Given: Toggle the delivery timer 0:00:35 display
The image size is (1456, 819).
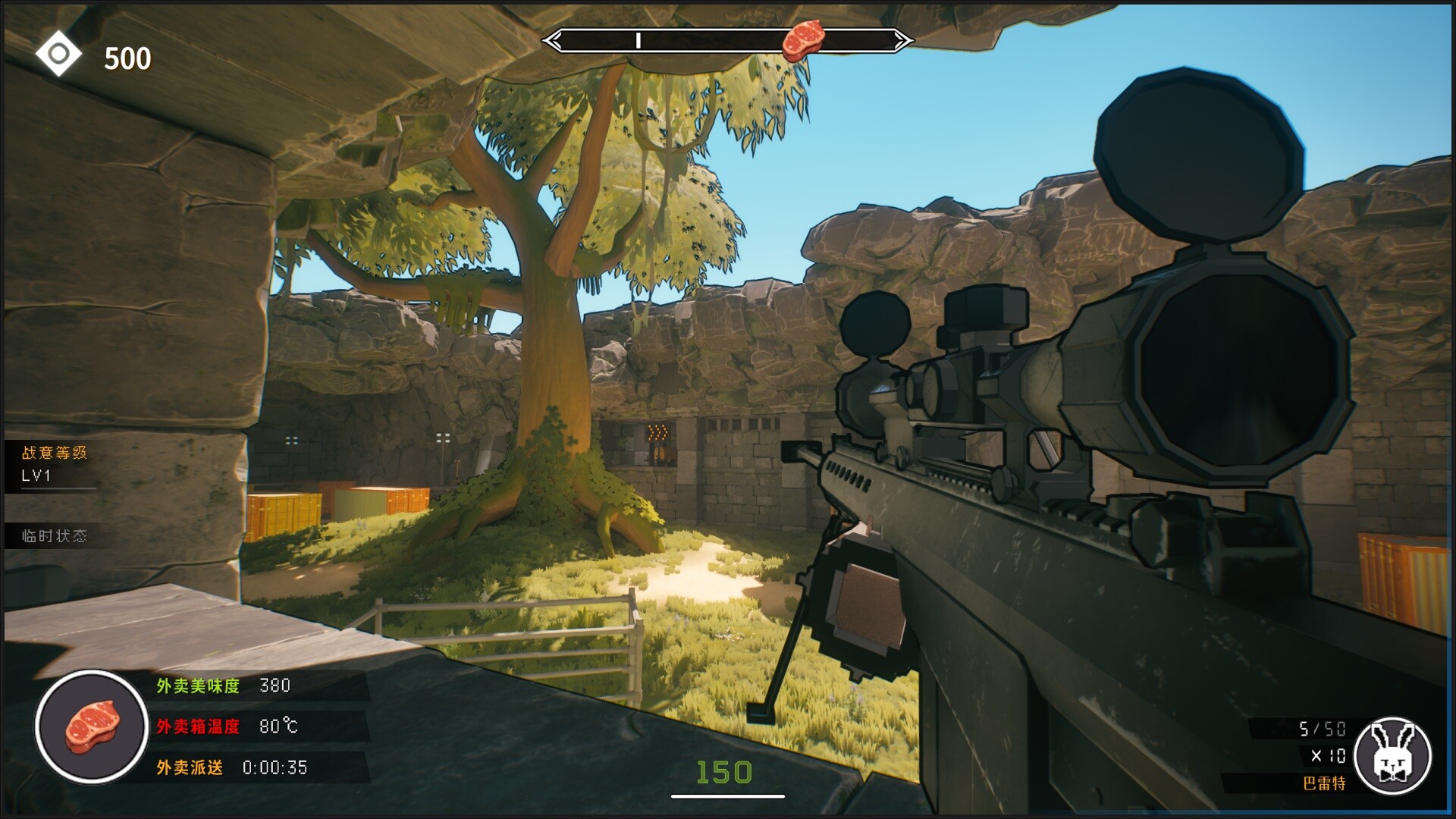Looking at the screenshot, I should tap(273, 768).
